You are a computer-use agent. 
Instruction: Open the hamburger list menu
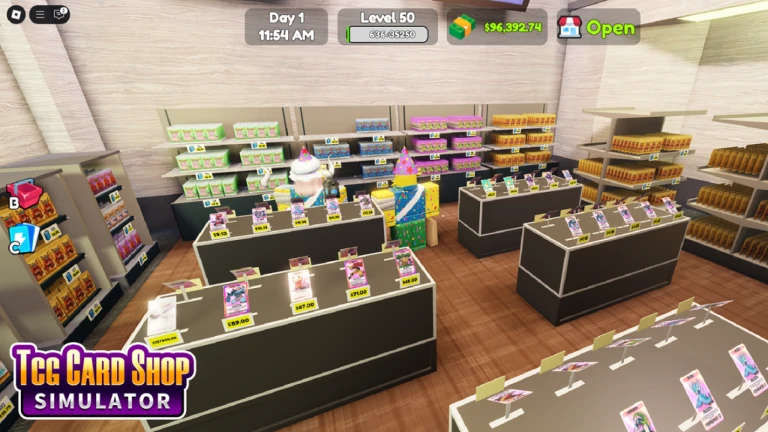point(39,14)
